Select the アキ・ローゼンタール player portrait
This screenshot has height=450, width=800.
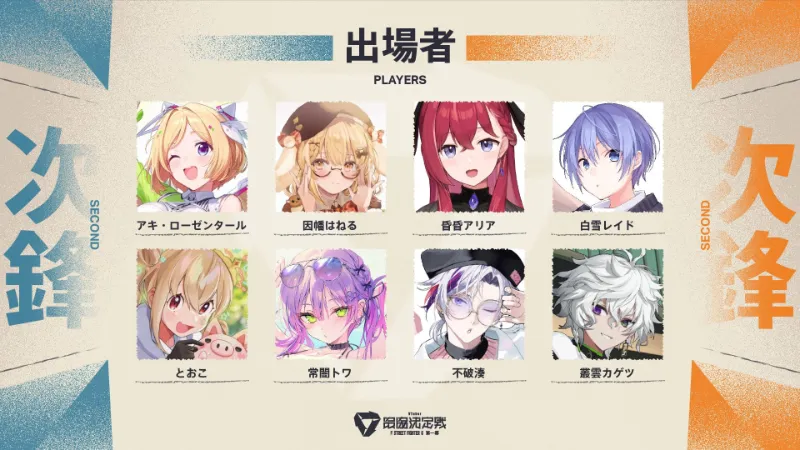pos(191,153)
